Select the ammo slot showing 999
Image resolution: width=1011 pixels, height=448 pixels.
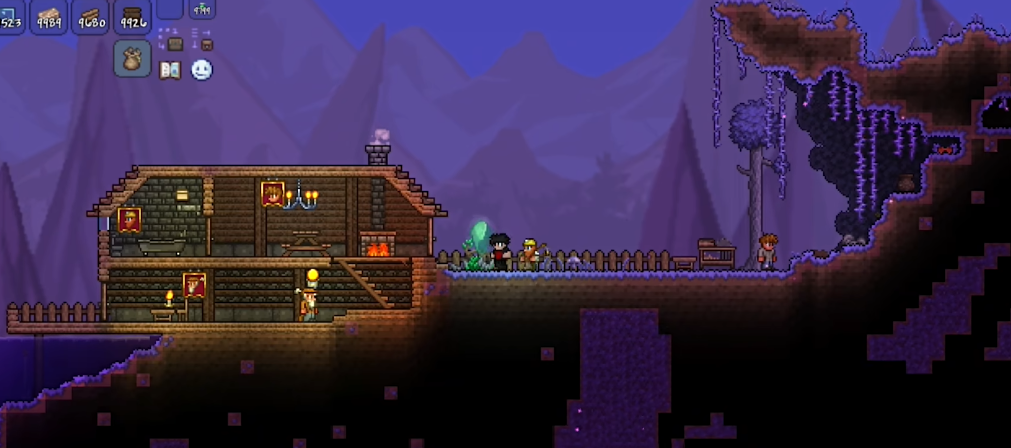pos(202,9)
